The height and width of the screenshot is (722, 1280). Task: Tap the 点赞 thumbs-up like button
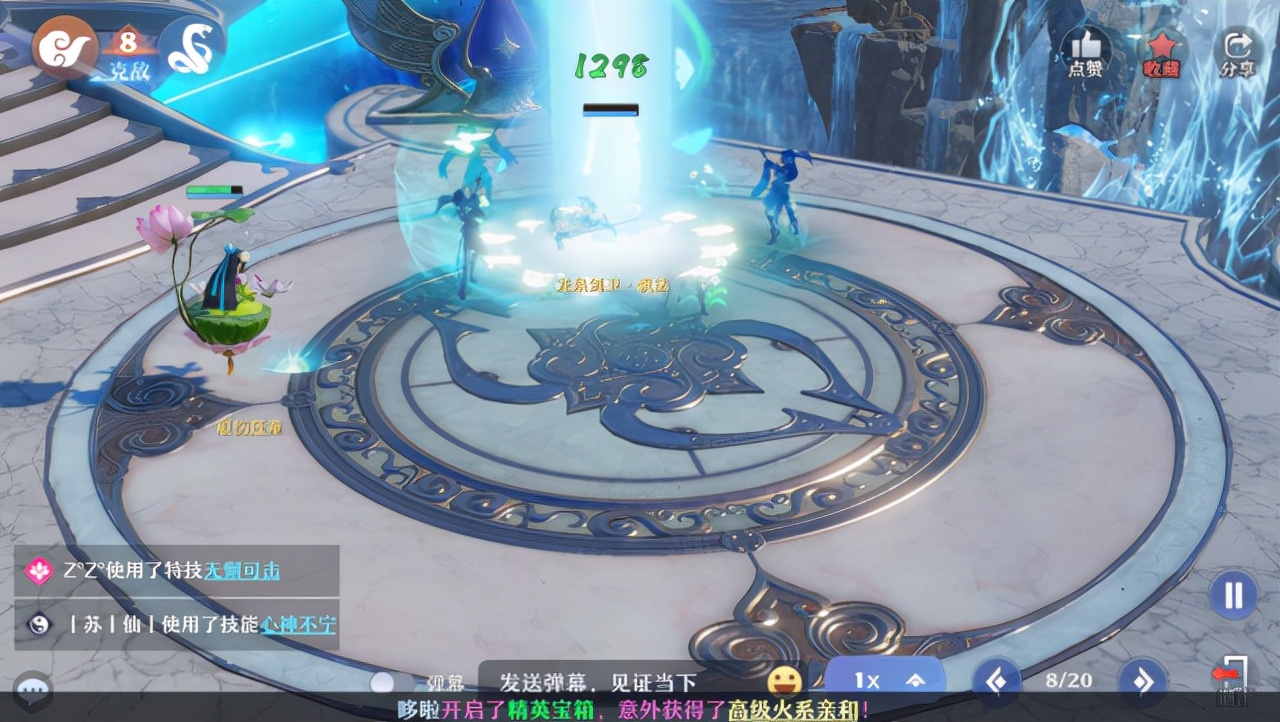pos(1085,51)
